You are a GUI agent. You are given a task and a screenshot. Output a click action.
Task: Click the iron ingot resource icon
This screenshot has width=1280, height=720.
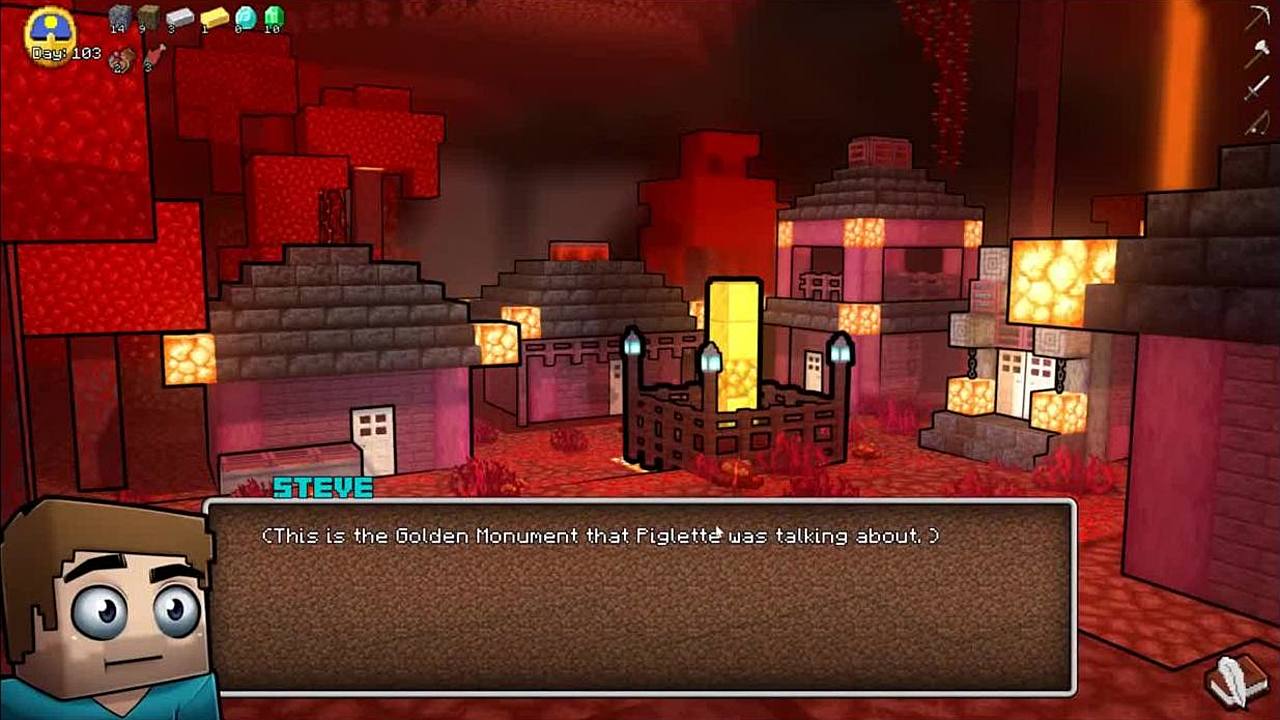click(x=180, y=16)
